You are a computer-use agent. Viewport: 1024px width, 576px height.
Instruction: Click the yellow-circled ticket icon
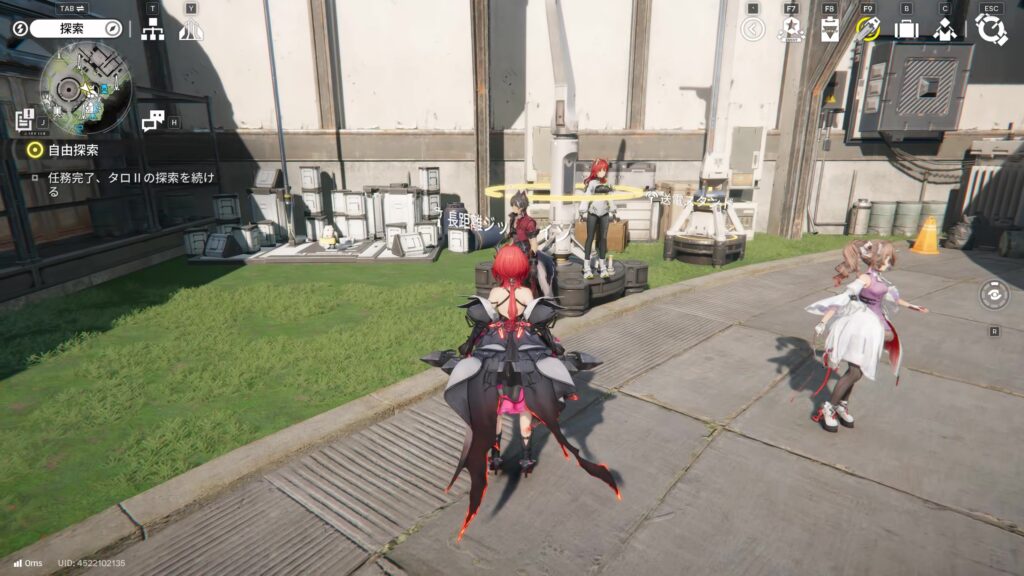pos(868,29)
